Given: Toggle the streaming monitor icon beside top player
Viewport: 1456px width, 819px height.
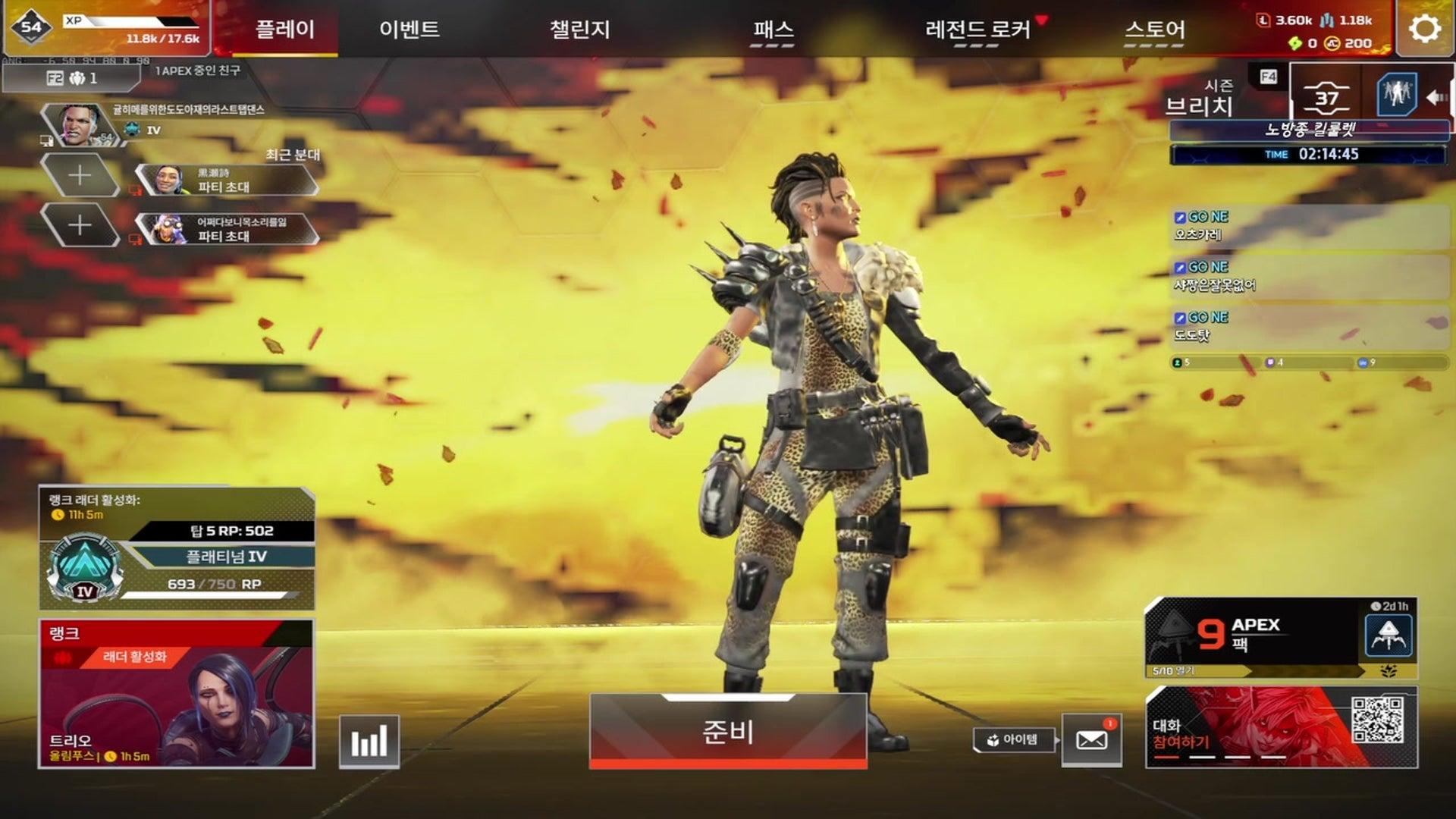Looking at the screenshot, I should coord(47,141).
